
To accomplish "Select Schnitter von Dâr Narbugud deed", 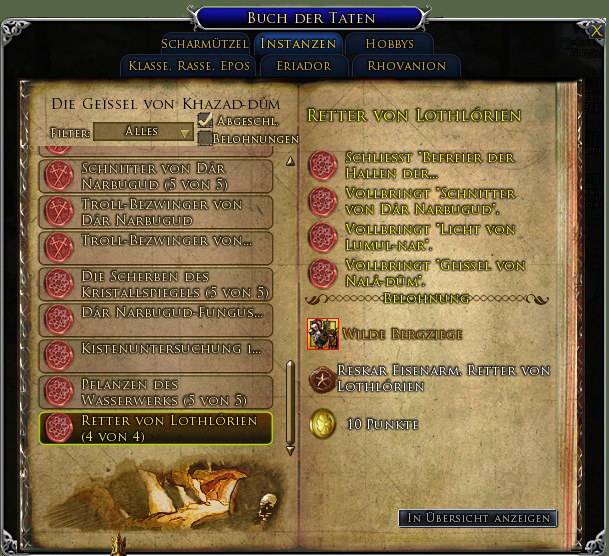I will [x=155, y=176].
